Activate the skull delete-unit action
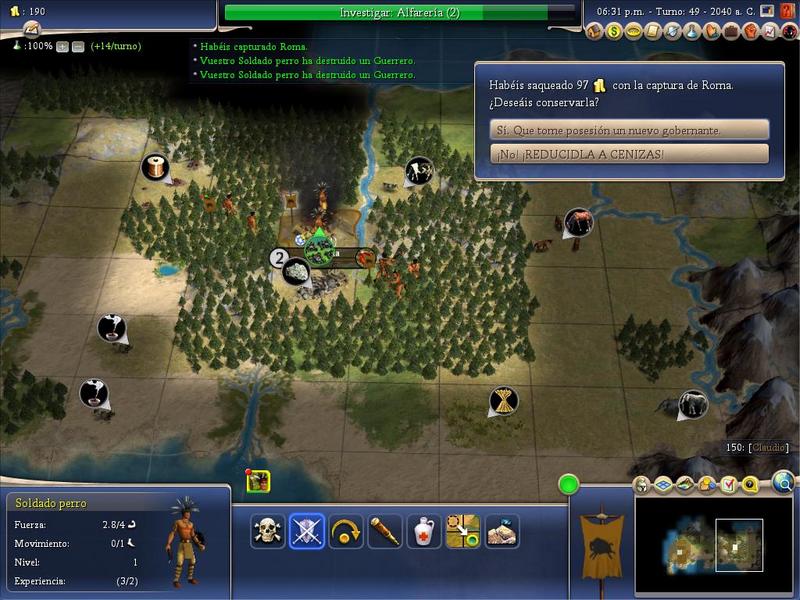 [x=268, y=531]
